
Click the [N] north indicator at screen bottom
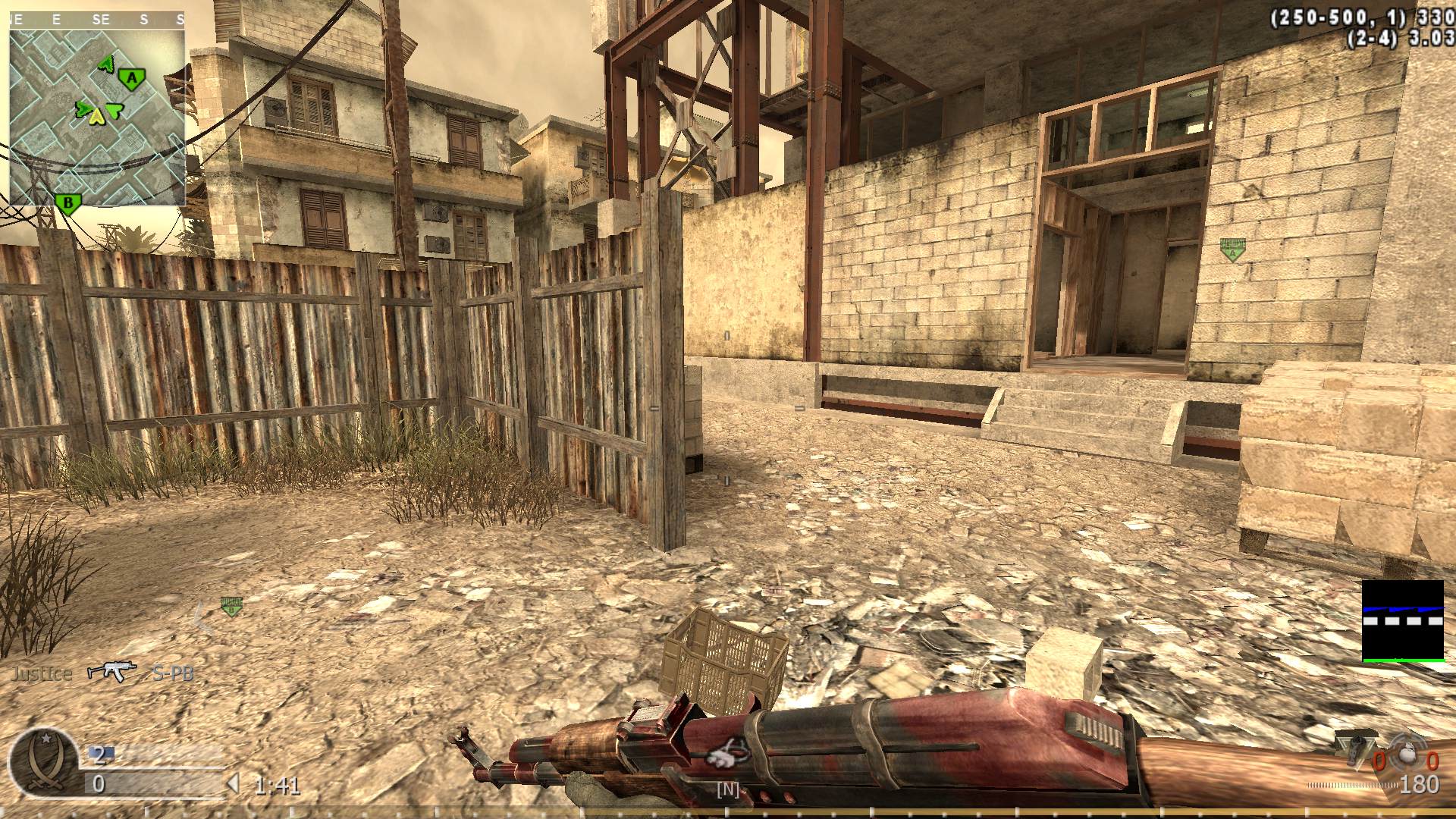[x=727, y=790]
